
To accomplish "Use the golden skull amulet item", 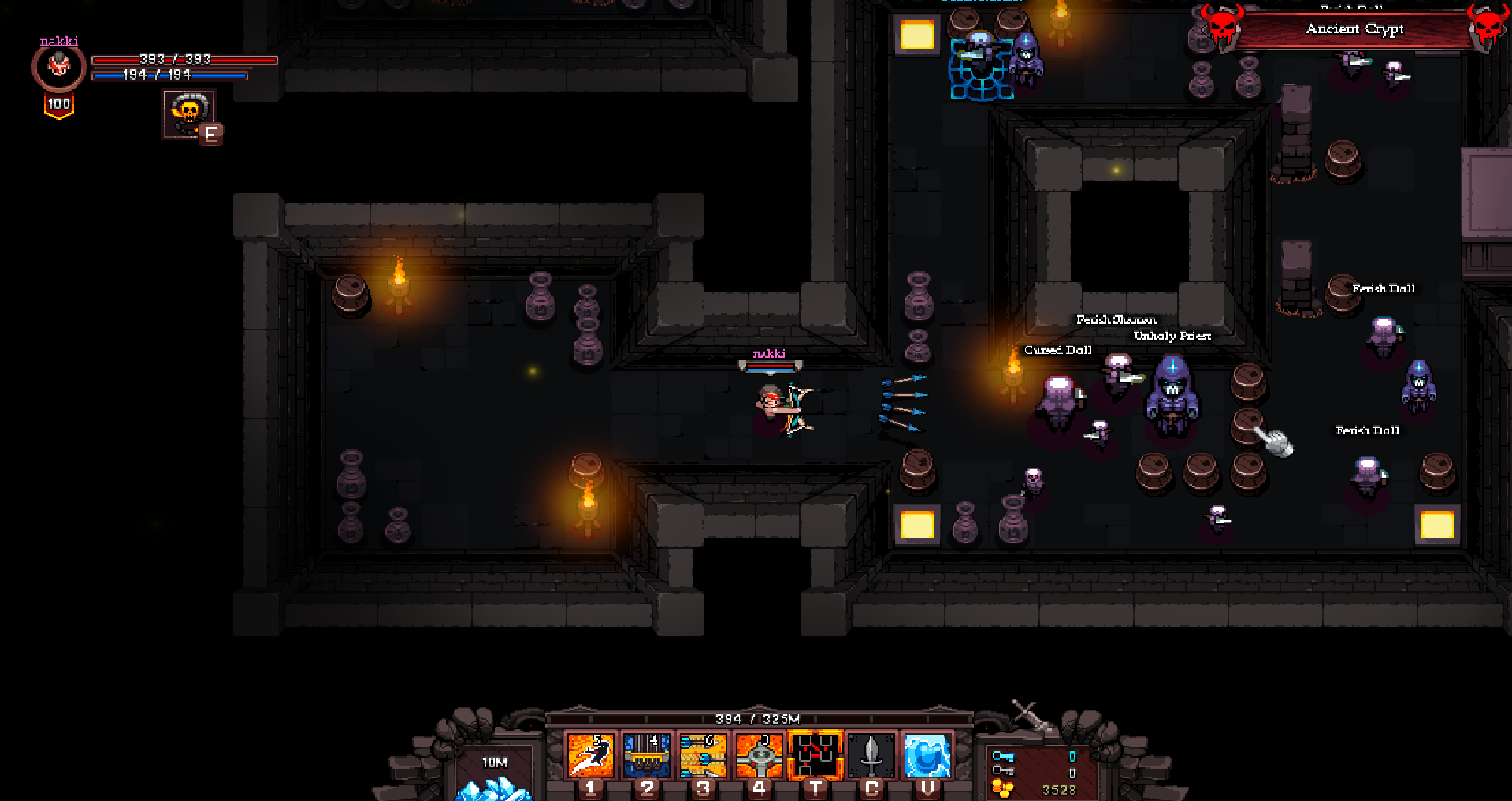I will click(x=188, y=114).
